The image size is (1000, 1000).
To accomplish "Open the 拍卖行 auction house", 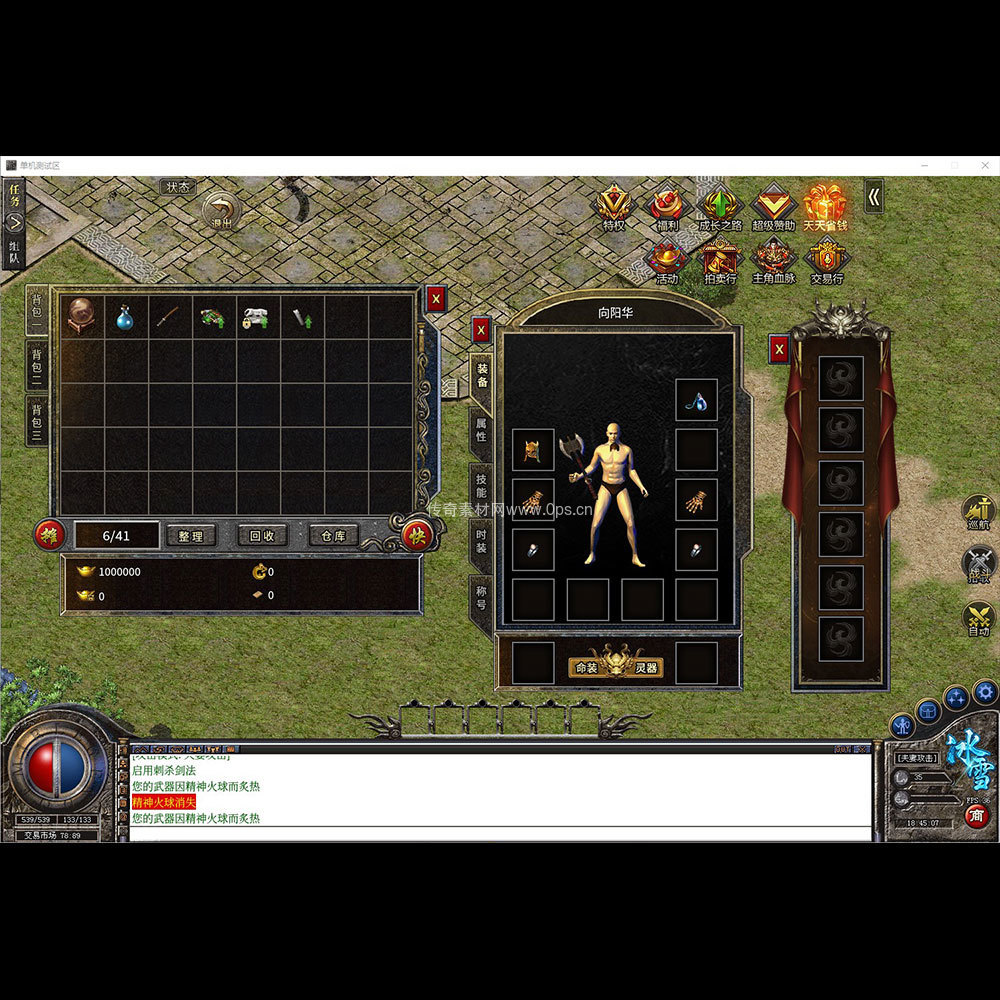I will click(x=719, y=263).
